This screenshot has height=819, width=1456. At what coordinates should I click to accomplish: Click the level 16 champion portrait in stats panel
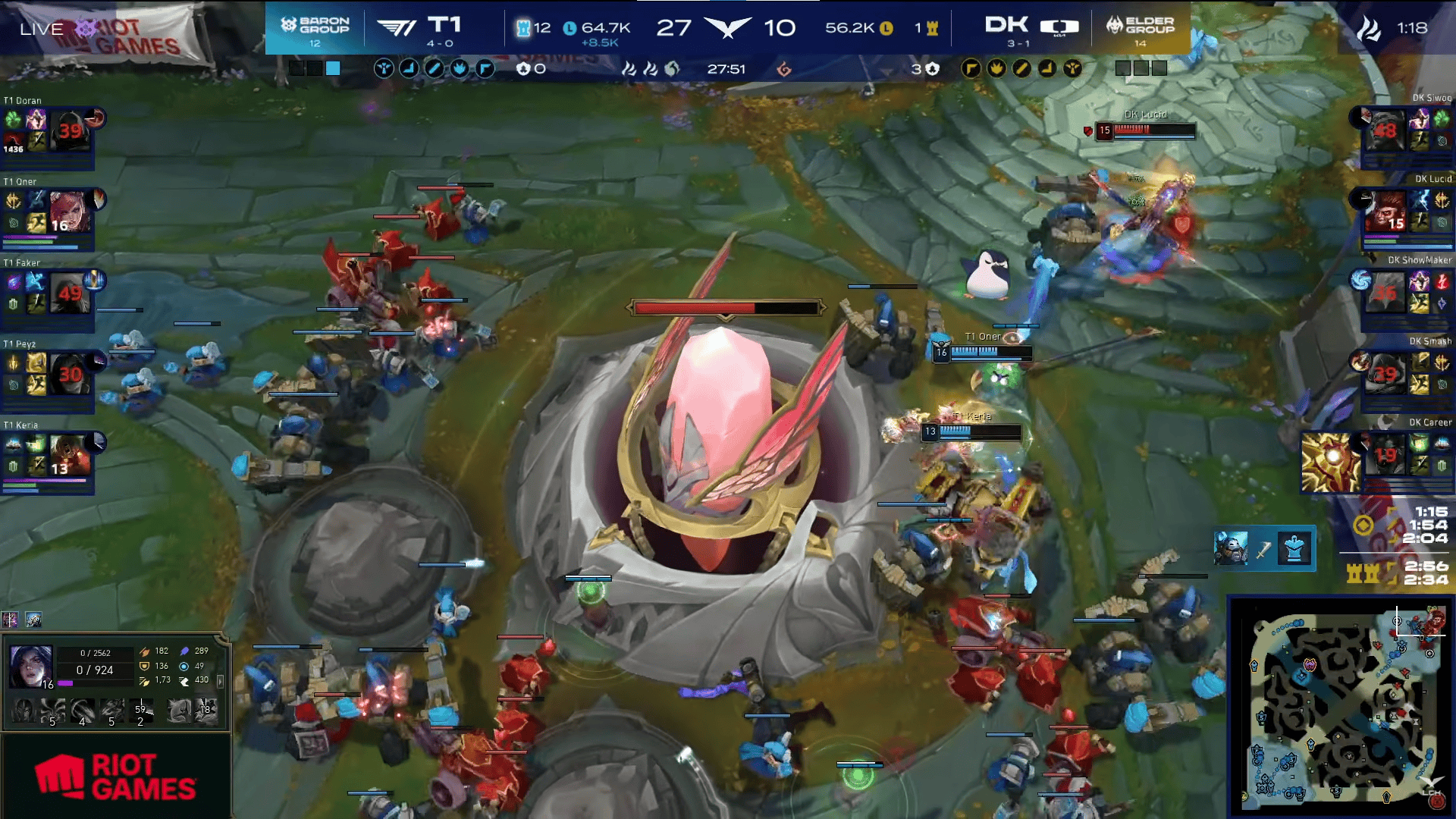pos(31,667)
